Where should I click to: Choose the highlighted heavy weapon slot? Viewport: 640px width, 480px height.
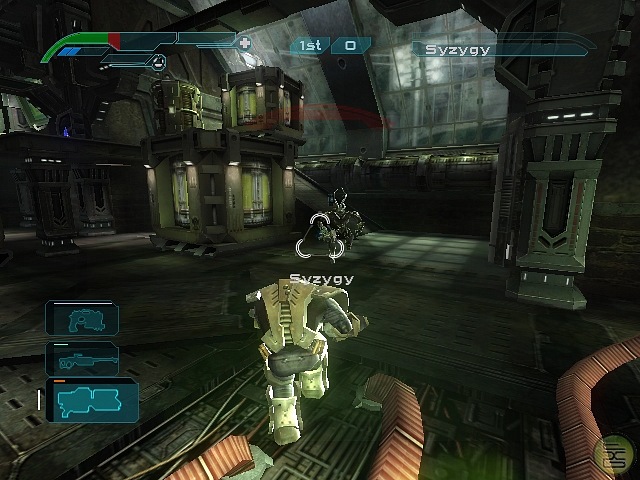click(90, 400)
